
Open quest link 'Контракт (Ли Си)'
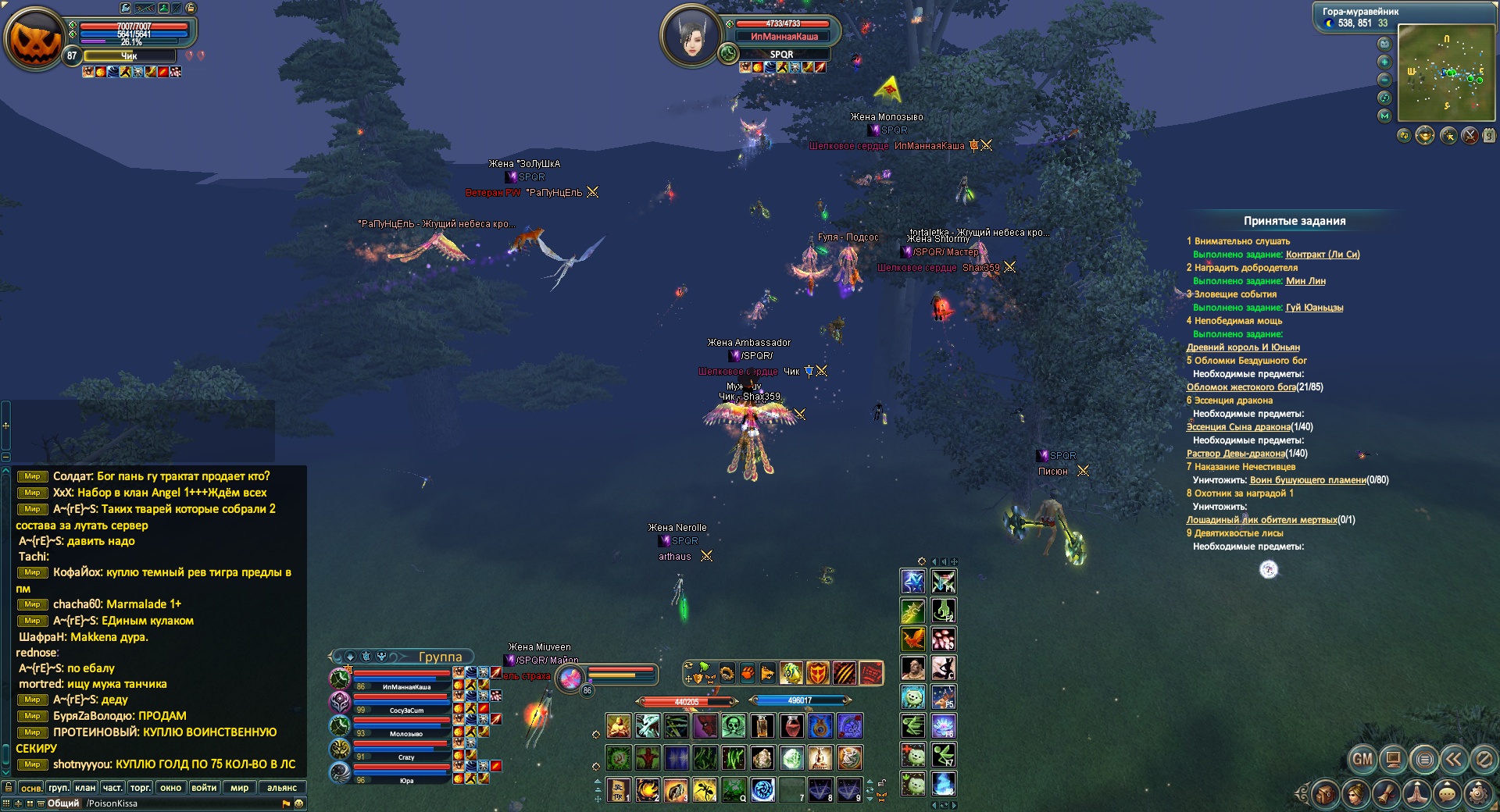point(1323,255)
